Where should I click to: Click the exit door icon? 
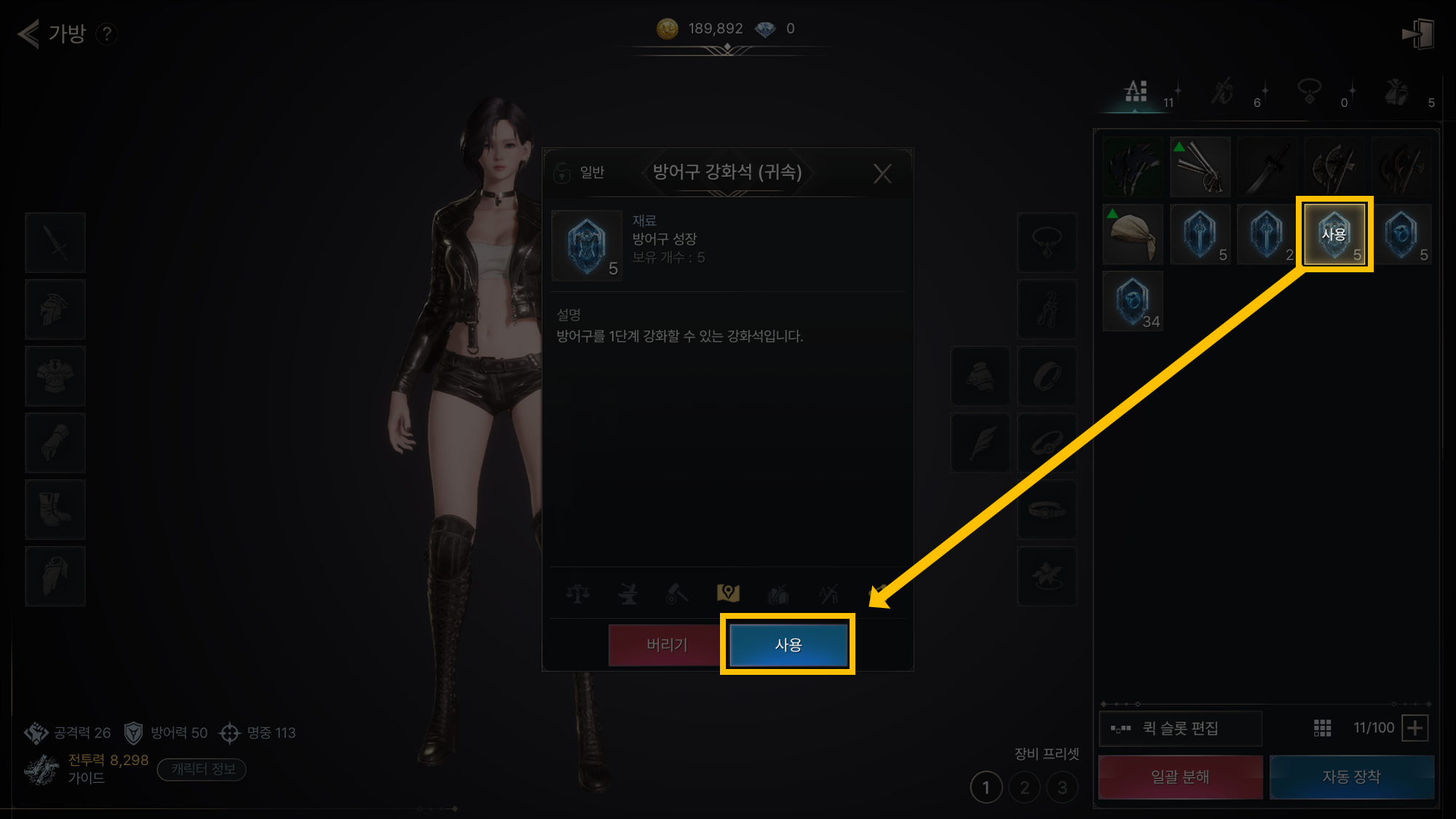tap(1417, 33)
